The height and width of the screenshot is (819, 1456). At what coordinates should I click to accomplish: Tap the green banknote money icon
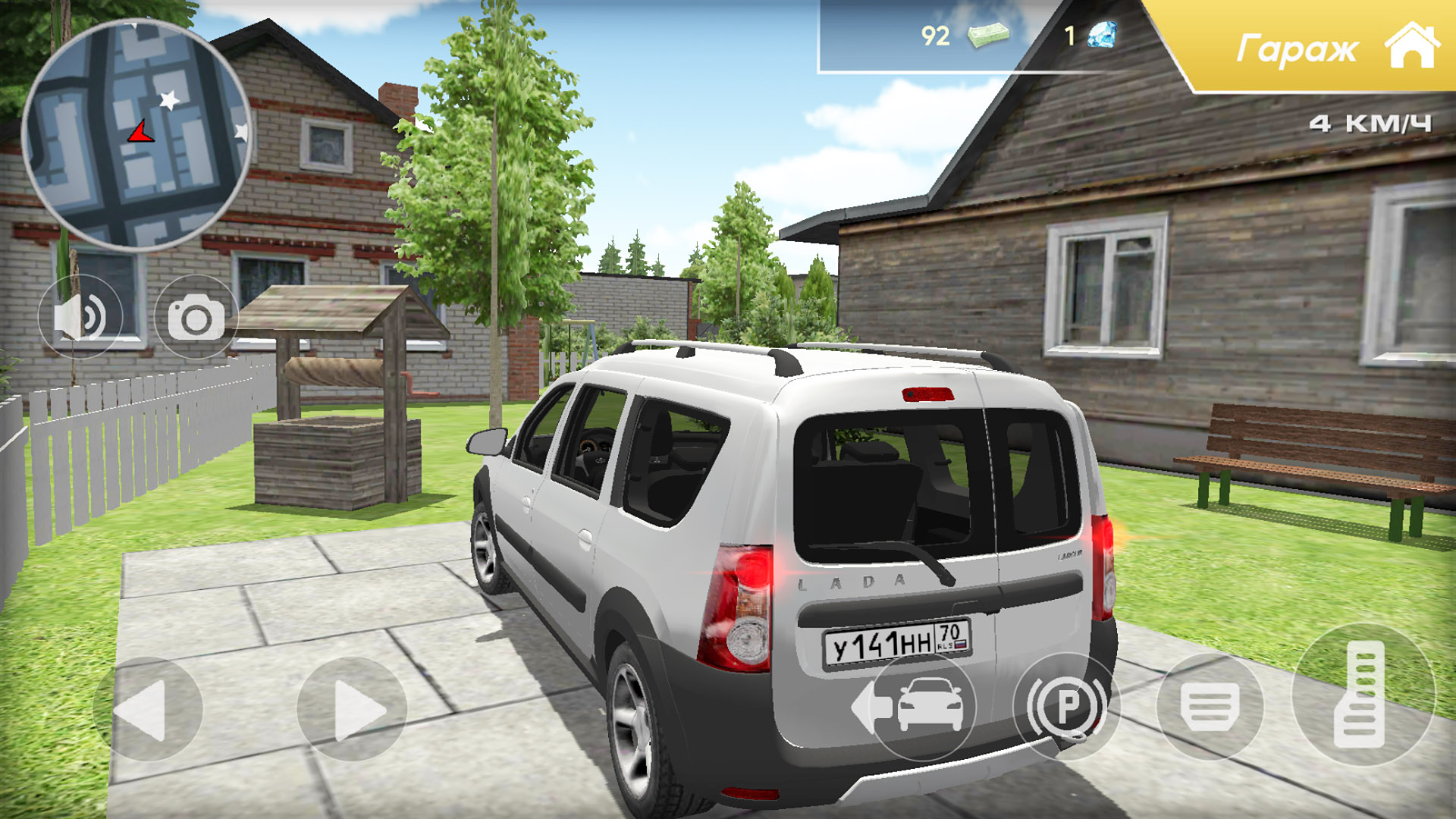click(x=988, y=34)
